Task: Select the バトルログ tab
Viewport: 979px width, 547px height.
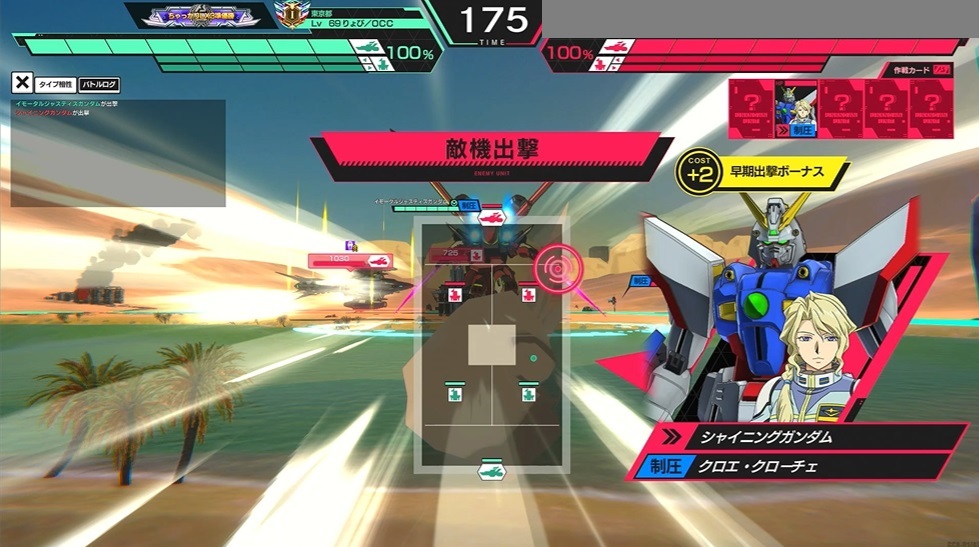Action: coord(99,85)
